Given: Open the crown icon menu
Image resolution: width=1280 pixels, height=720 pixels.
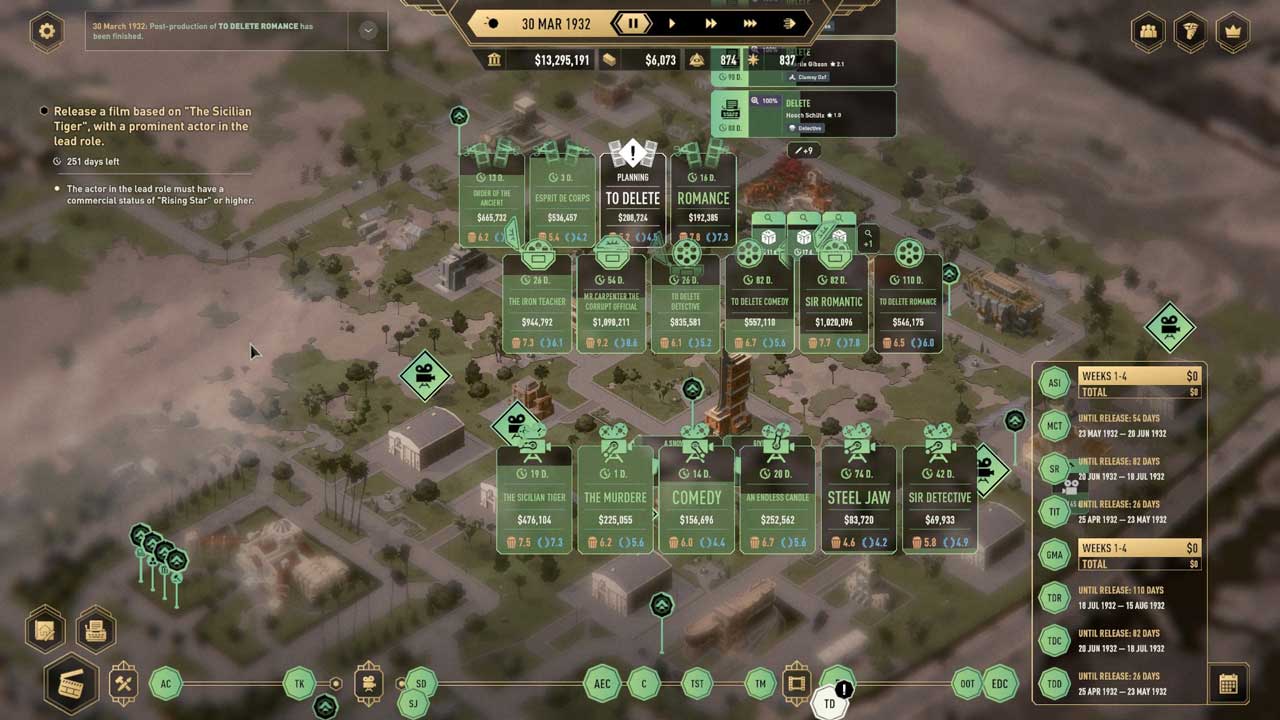Looking at the screenshot, I should pos(1233,31).
